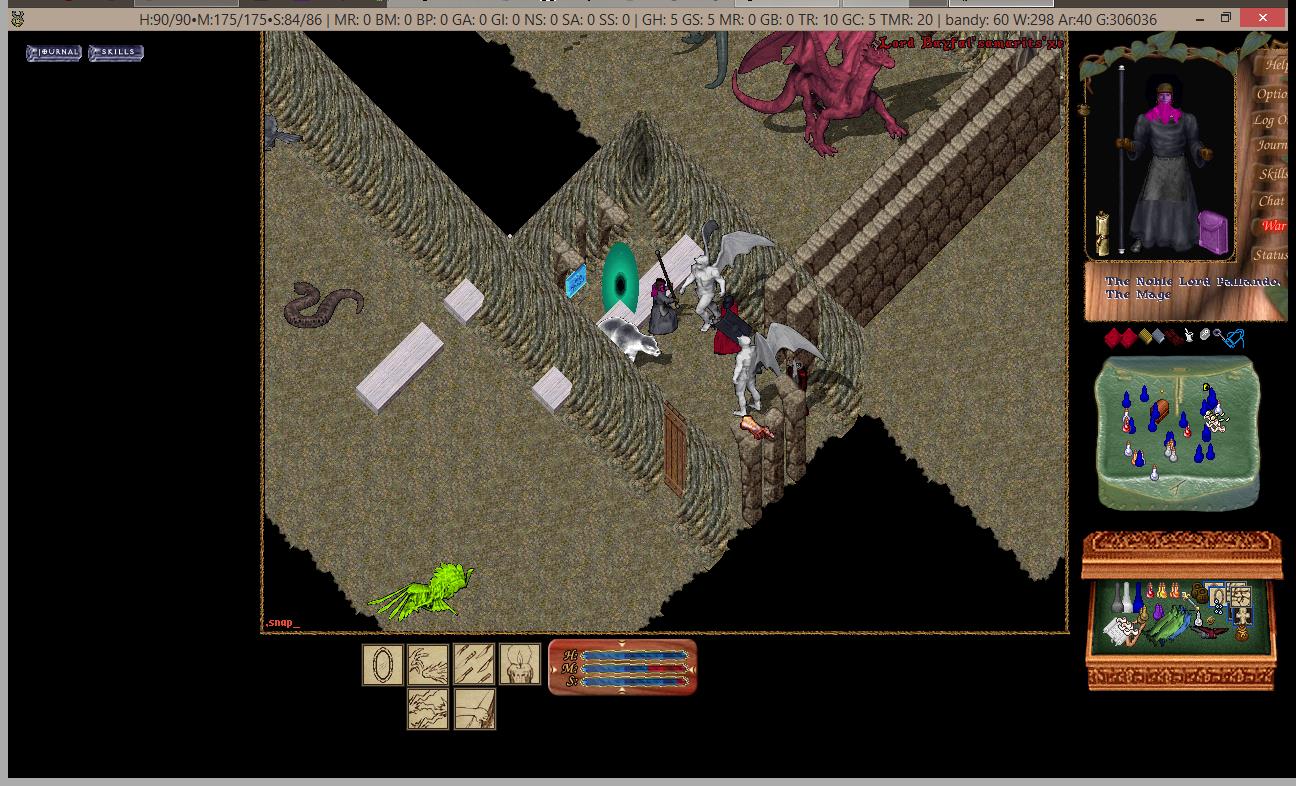Click the Log Out button on the paperdoll
The height and width of the screenshot is (786, 1296).
(1269, 120)
